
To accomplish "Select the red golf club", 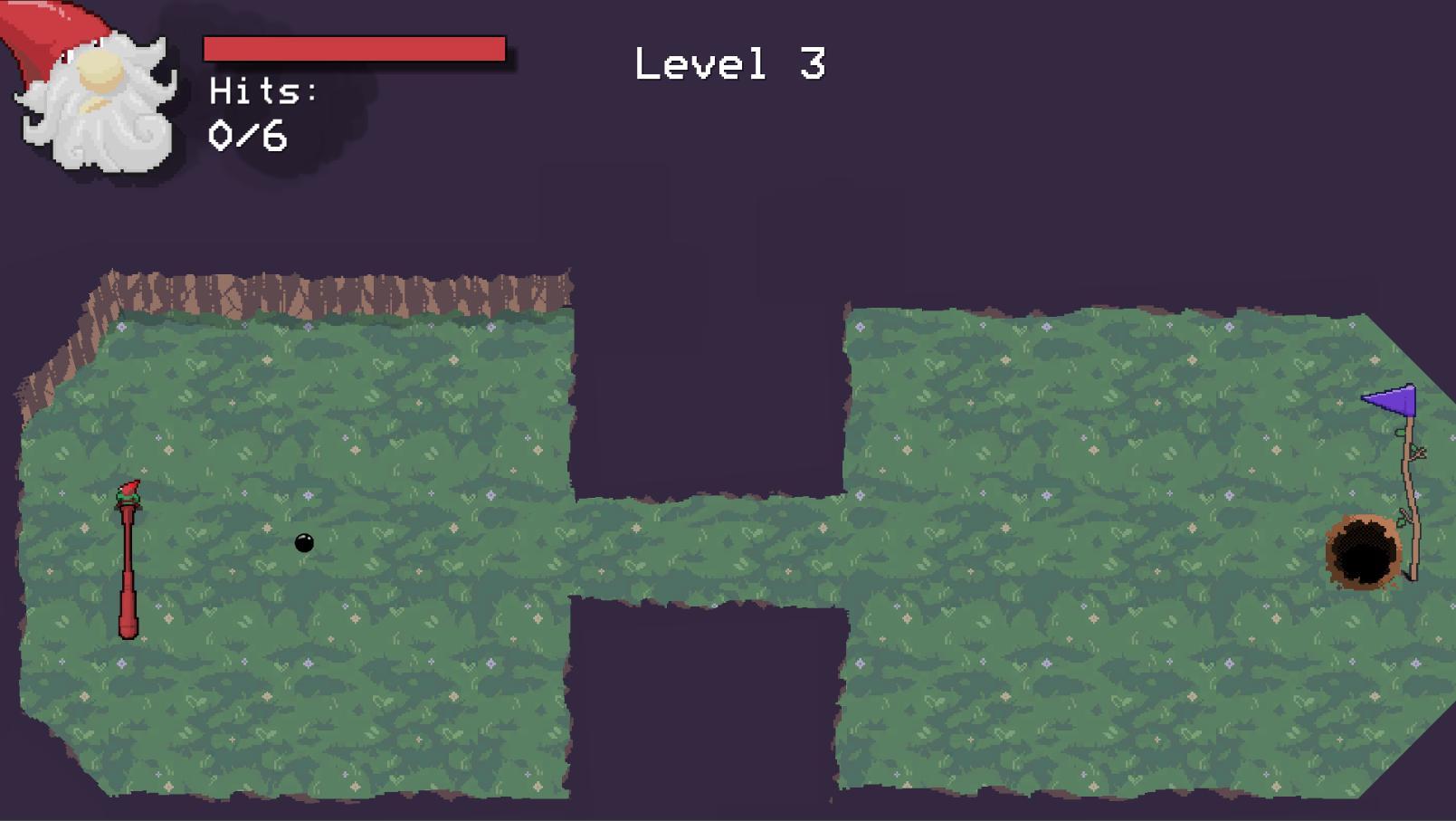I will 128,561.
